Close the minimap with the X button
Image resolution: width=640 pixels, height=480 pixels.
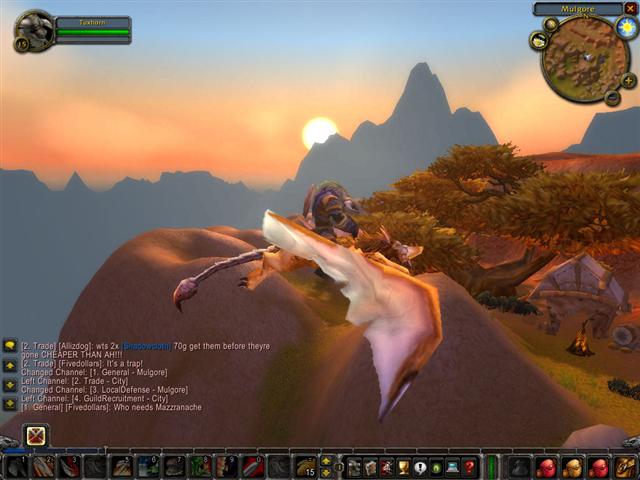click(630, 8)
